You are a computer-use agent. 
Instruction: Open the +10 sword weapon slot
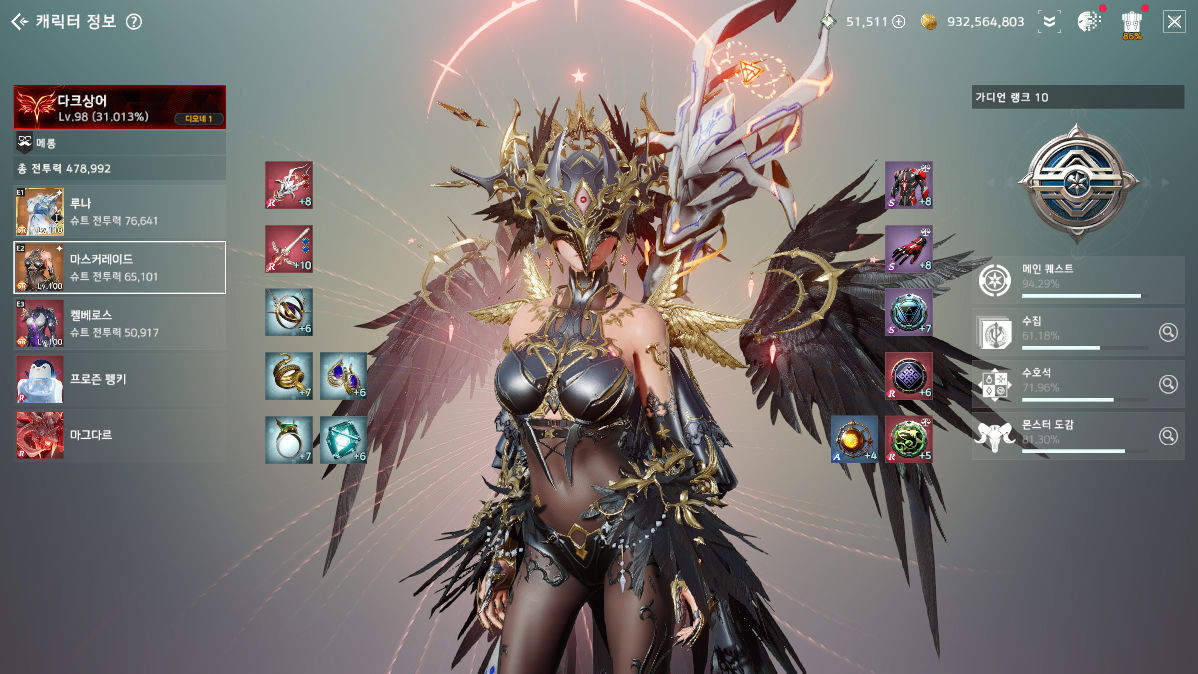click(x=289, y=249)
